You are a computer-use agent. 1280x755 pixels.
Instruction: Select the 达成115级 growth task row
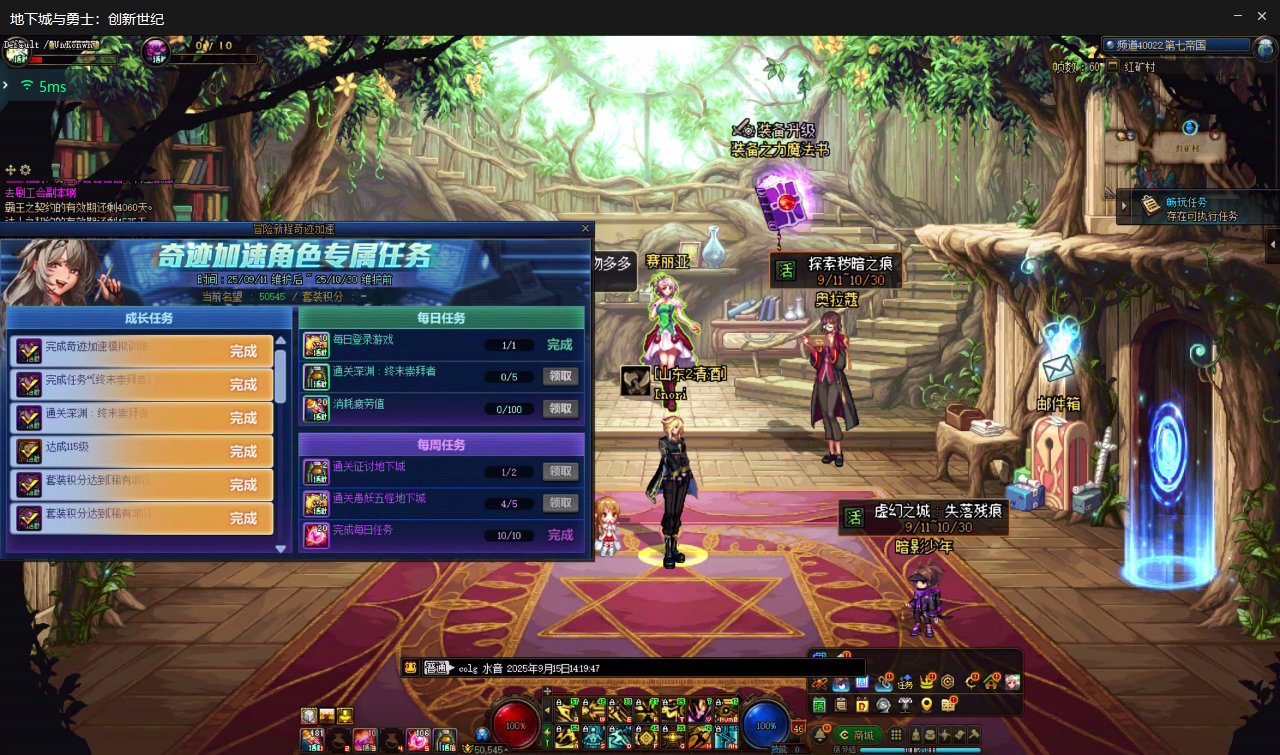(x=141, y=451)
